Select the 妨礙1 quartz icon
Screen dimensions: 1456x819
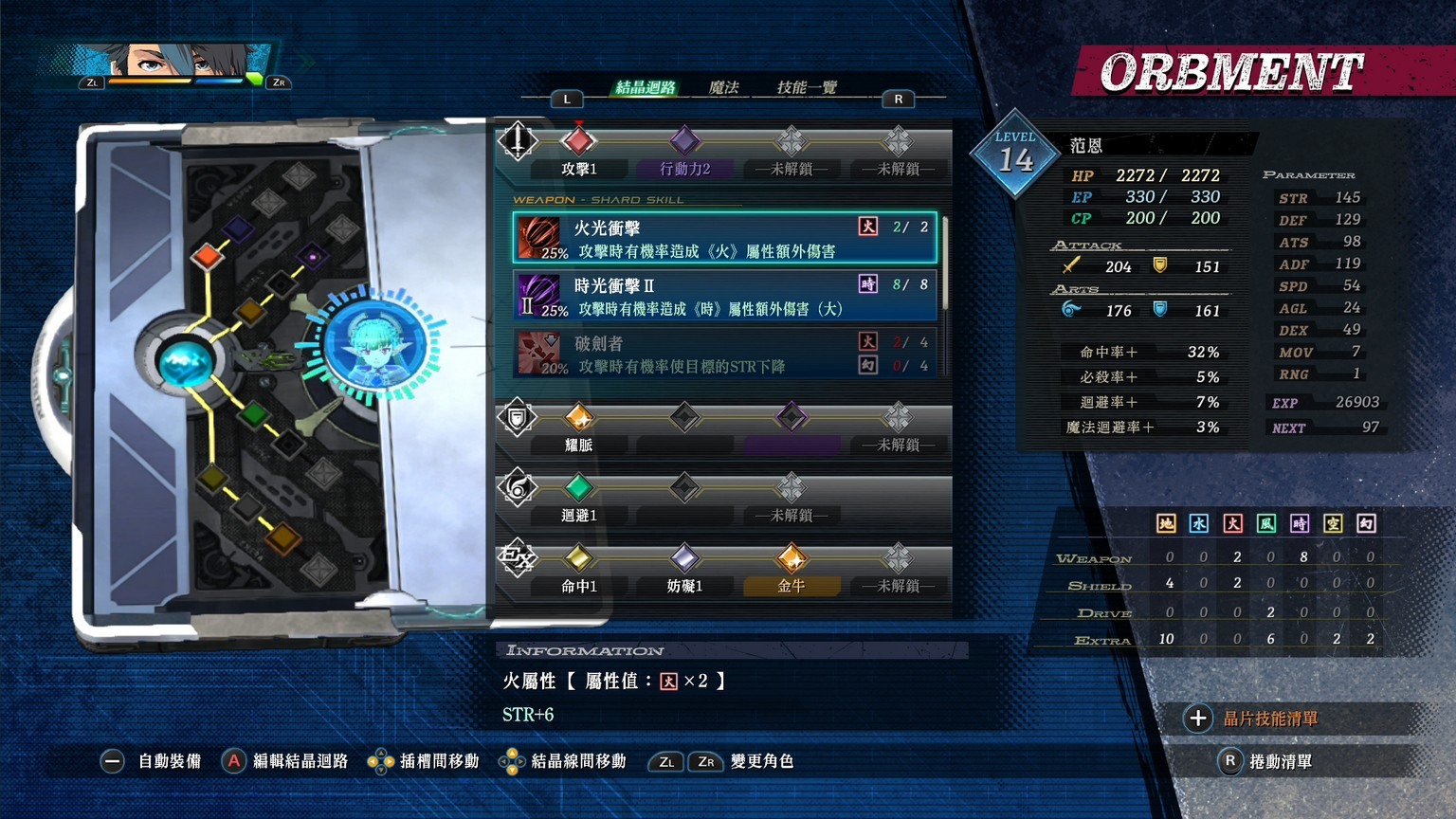(x=684, y=560)
